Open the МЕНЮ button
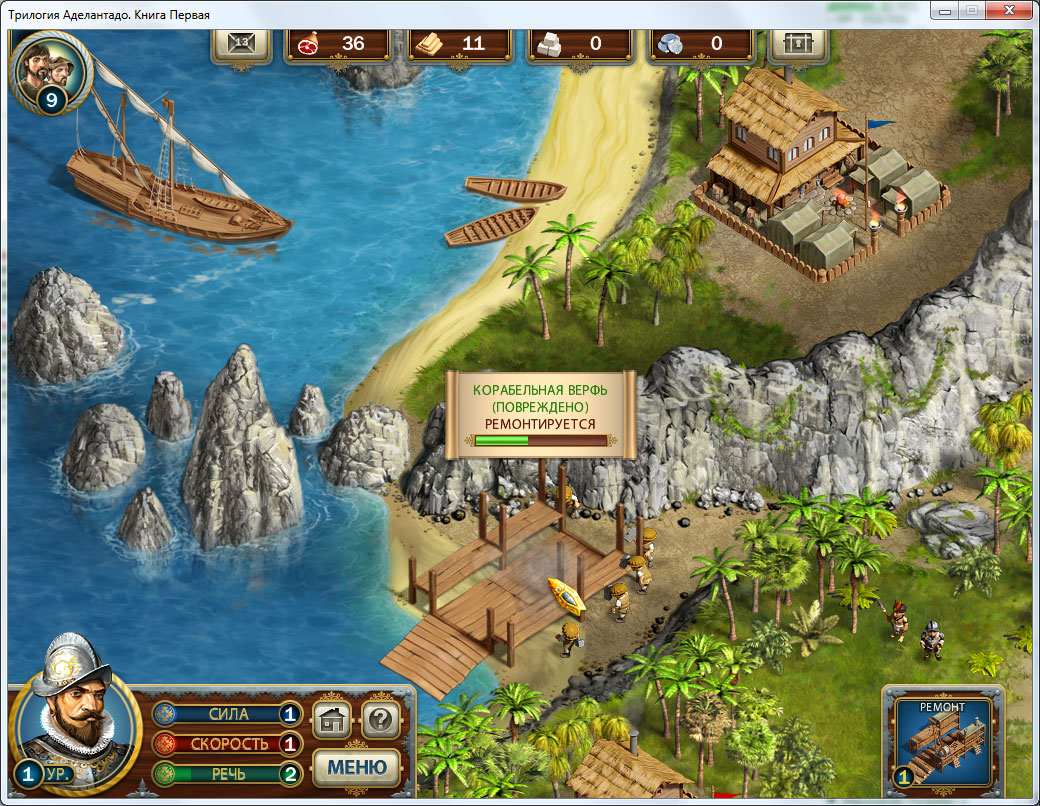1040x806 pixels. pyautogui.click(x=357, y=767)
